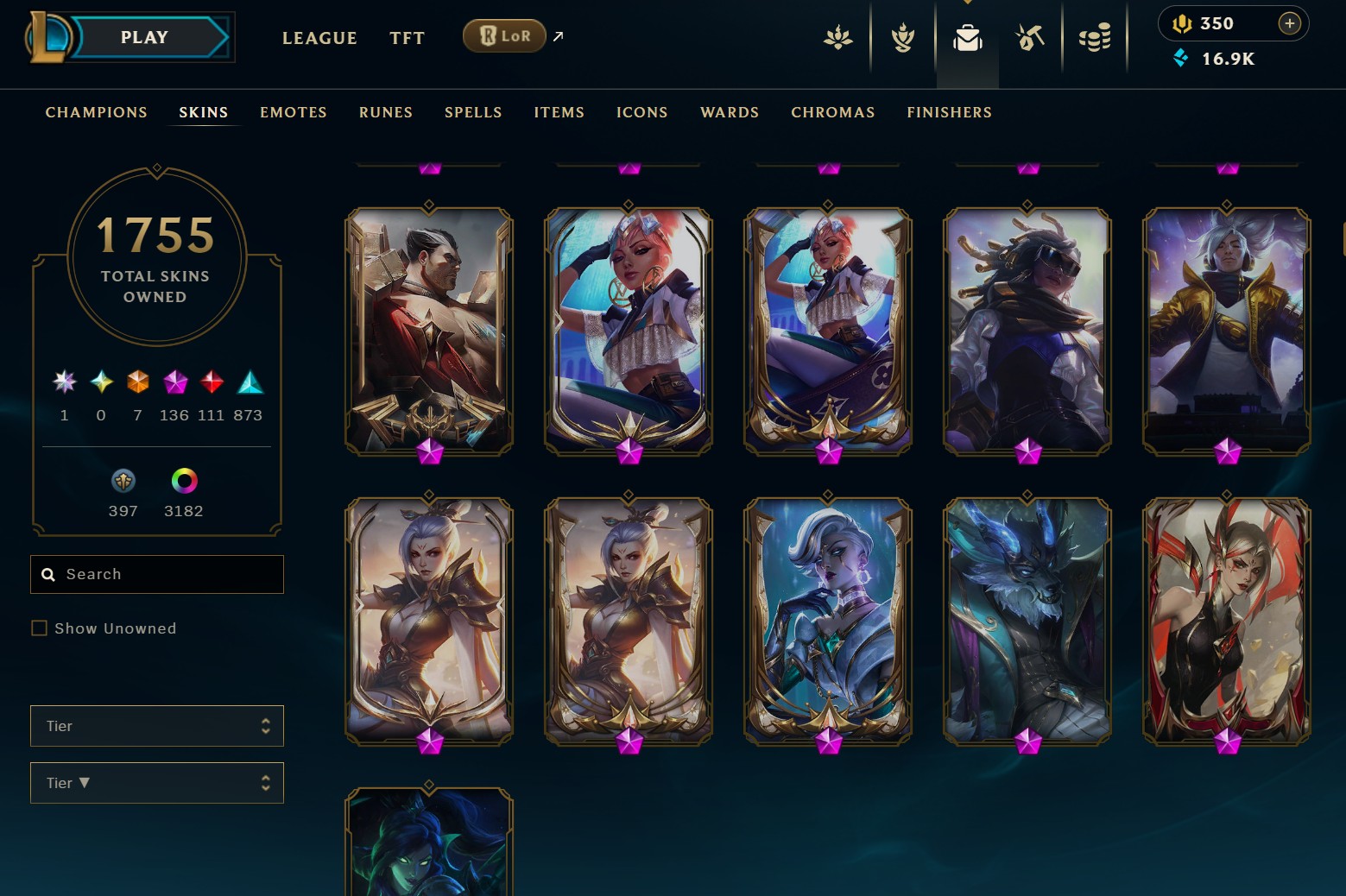Open the store coins icon
The width and height of the screenshot is (1346, 896).
(1095, 38)
